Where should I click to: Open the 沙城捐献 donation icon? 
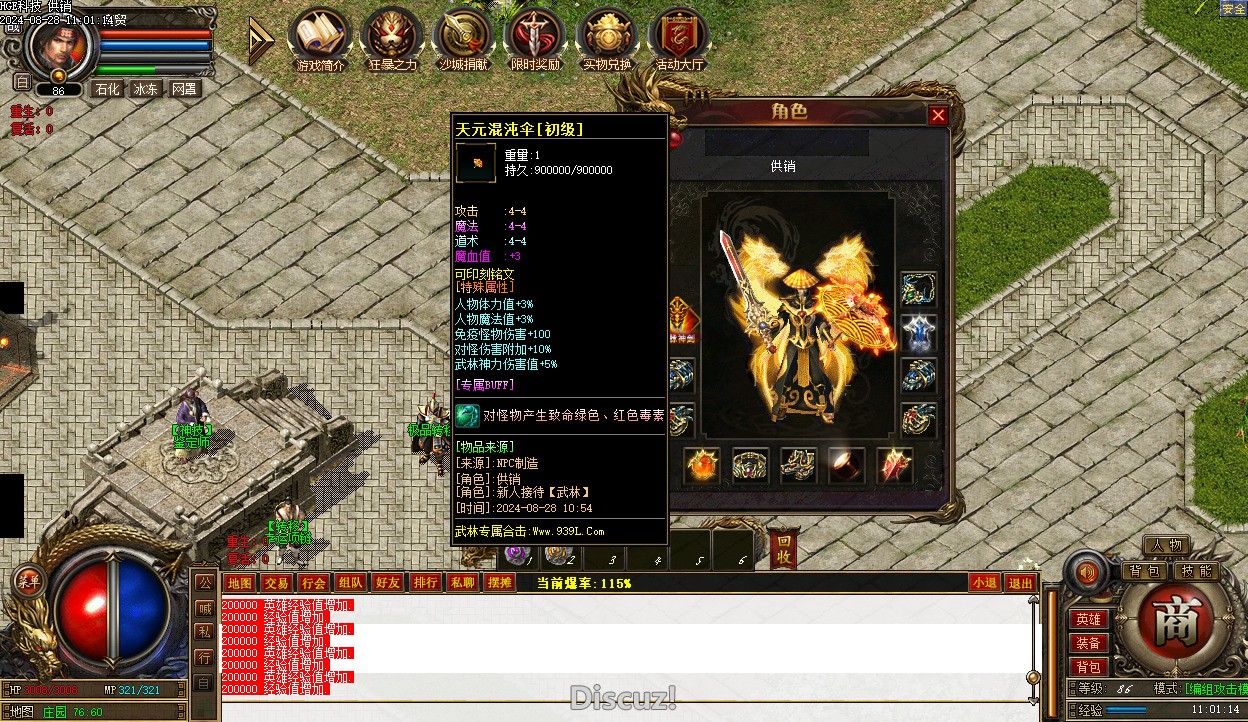(x=464, y=40)
